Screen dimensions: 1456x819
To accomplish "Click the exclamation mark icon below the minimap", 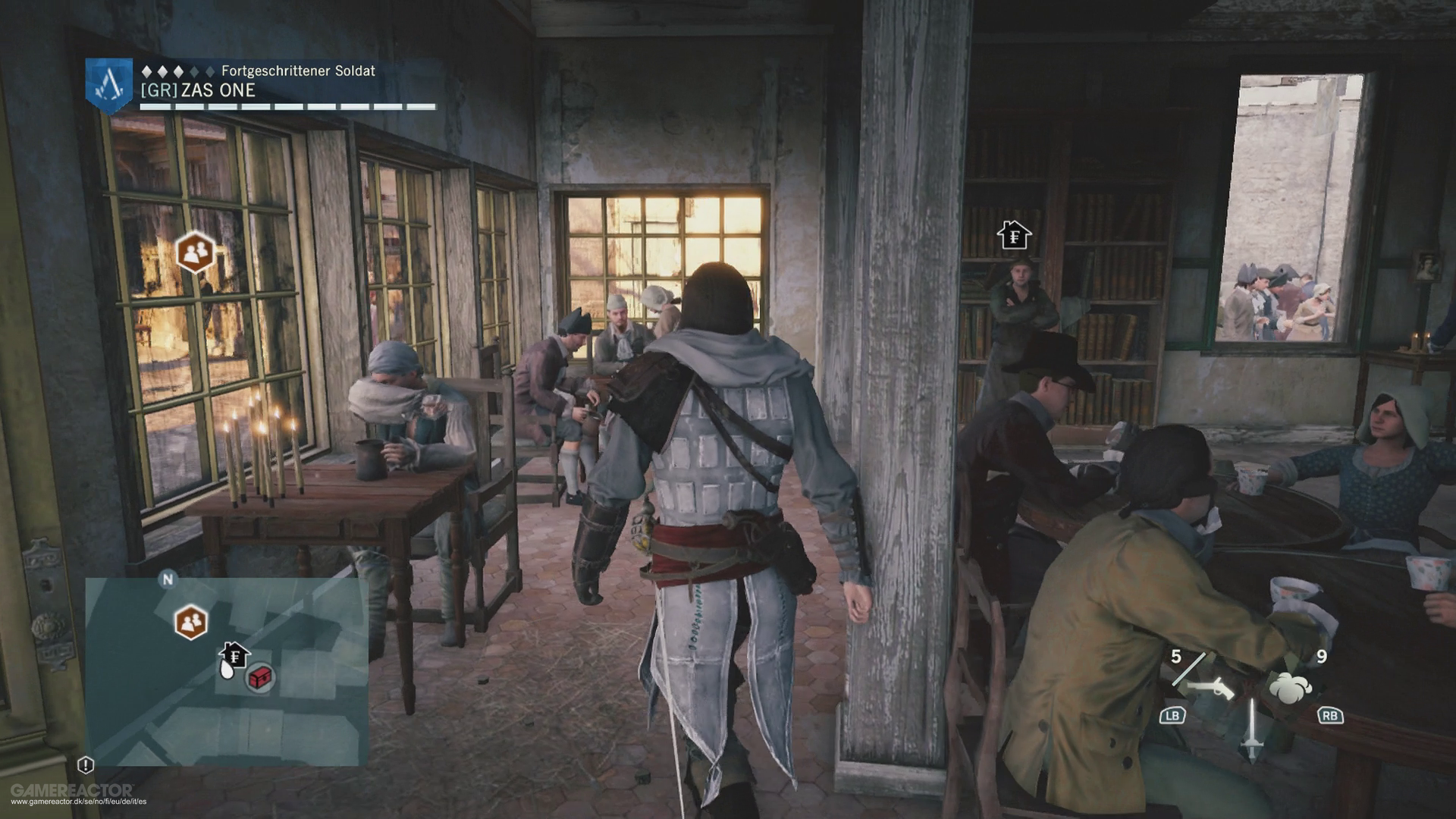I will tap(85, 764).
